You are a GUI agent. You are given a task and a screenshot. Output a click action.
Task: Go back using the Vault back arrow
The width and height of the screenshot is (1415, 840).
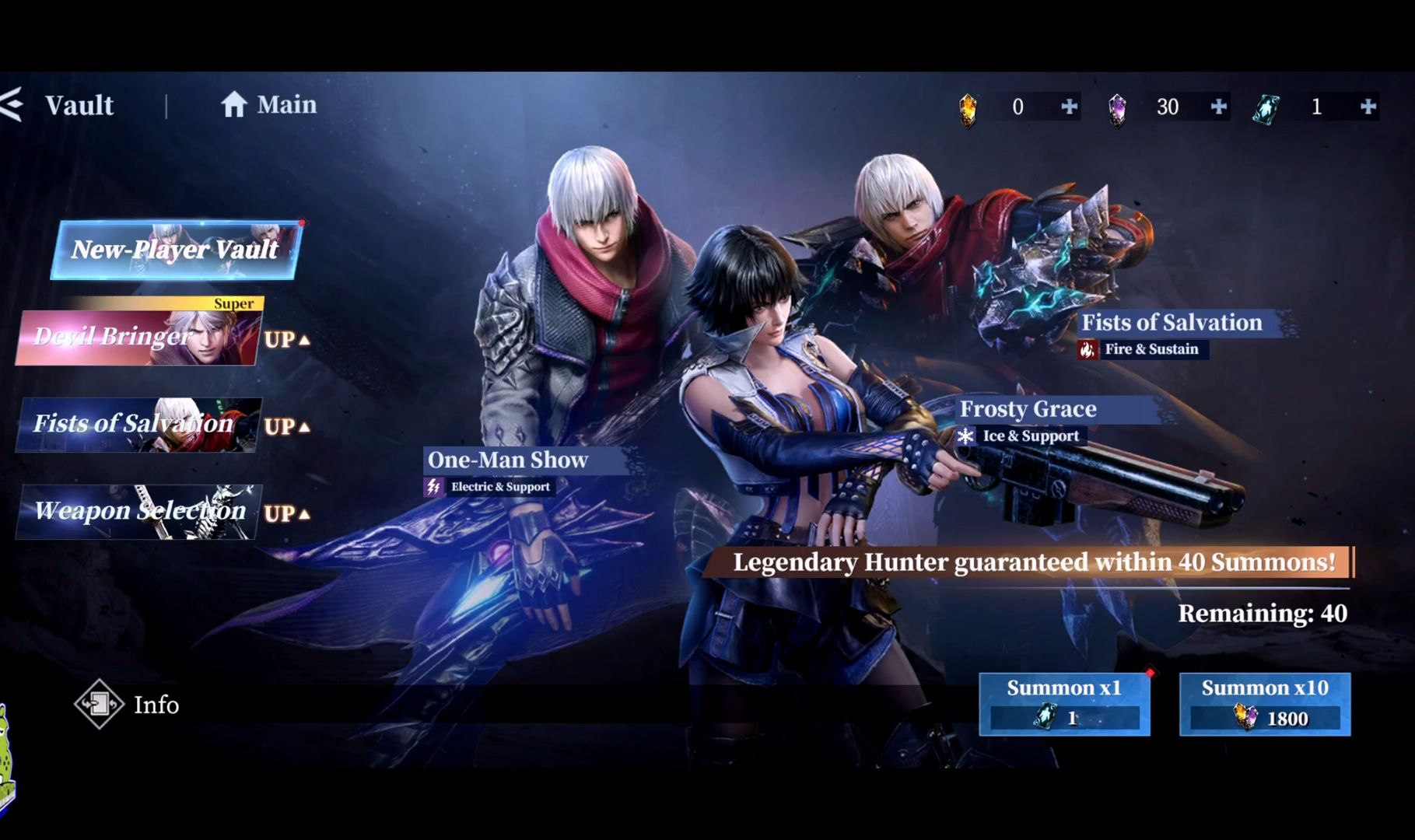(13, 105)
